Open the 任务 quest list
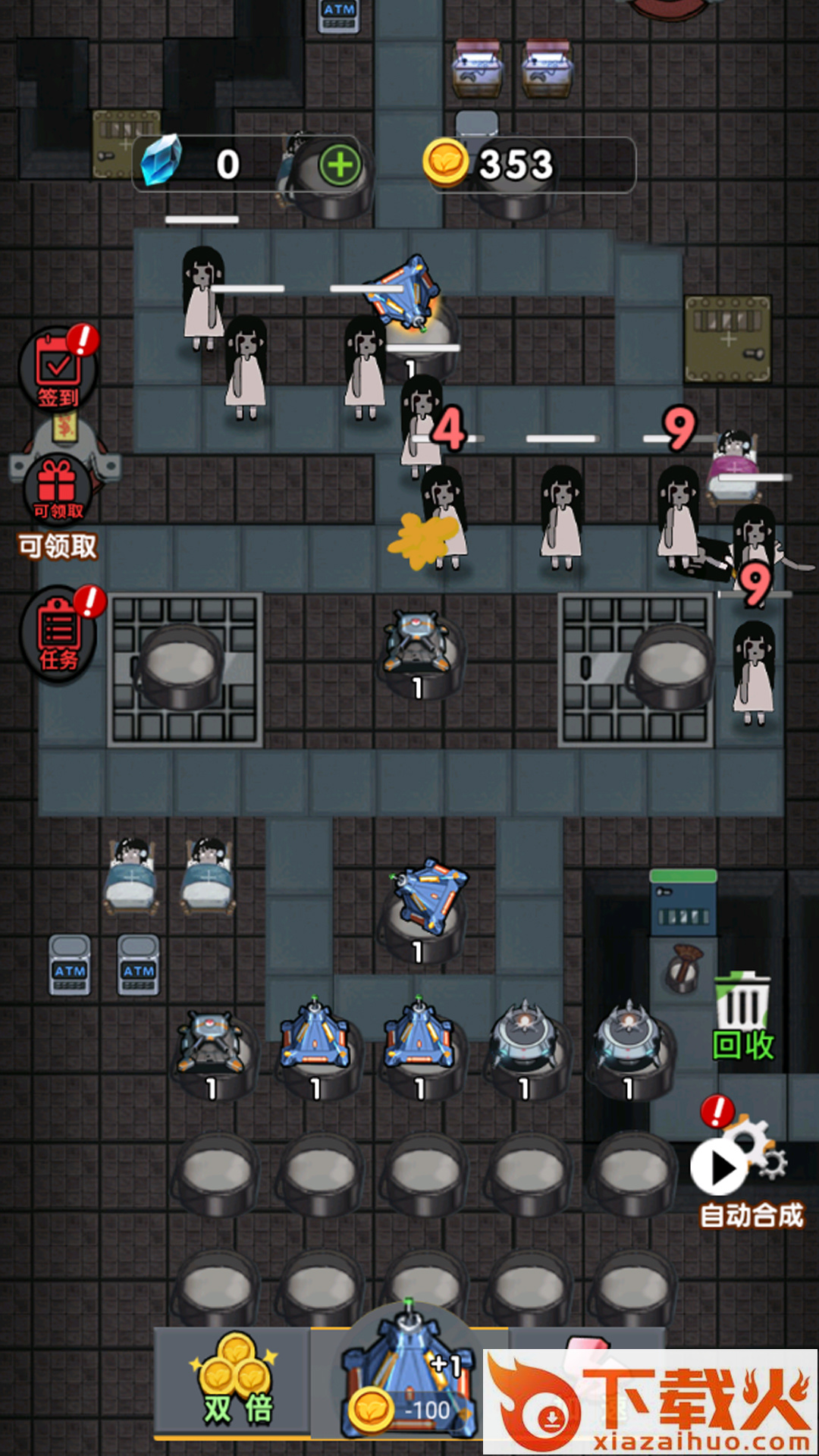This screenshot has height=1456, width=819. point(58,635)
